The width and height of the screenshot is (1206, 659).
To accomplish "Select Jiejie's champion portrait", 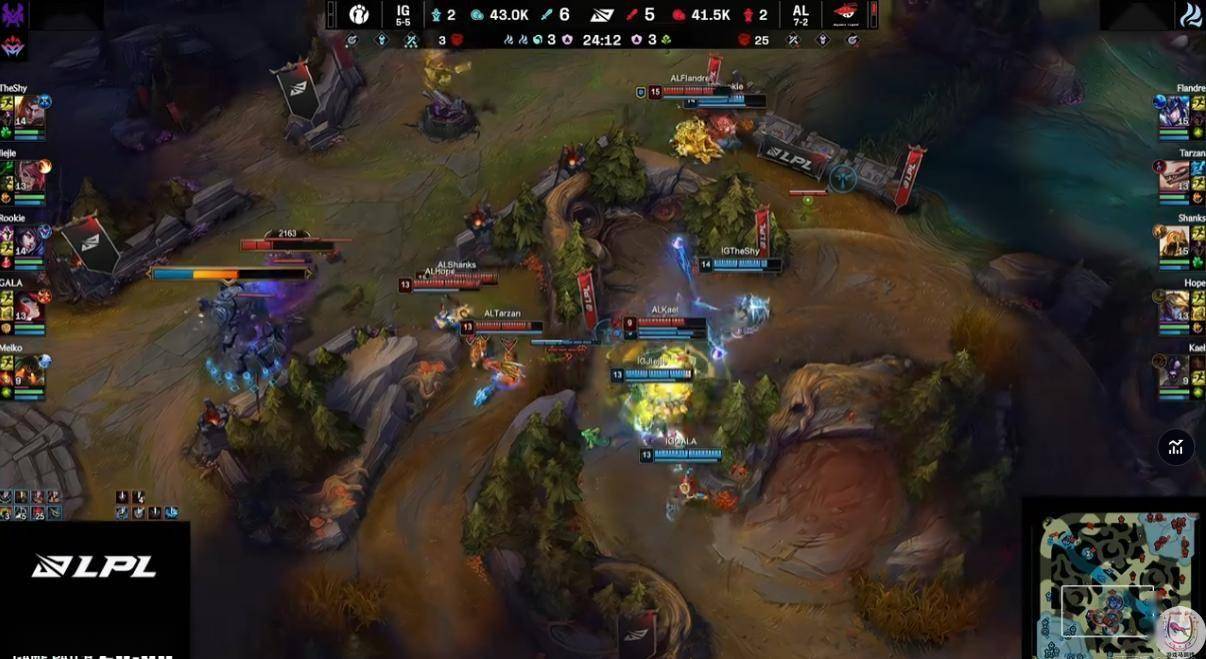I will tap(28, 176).
